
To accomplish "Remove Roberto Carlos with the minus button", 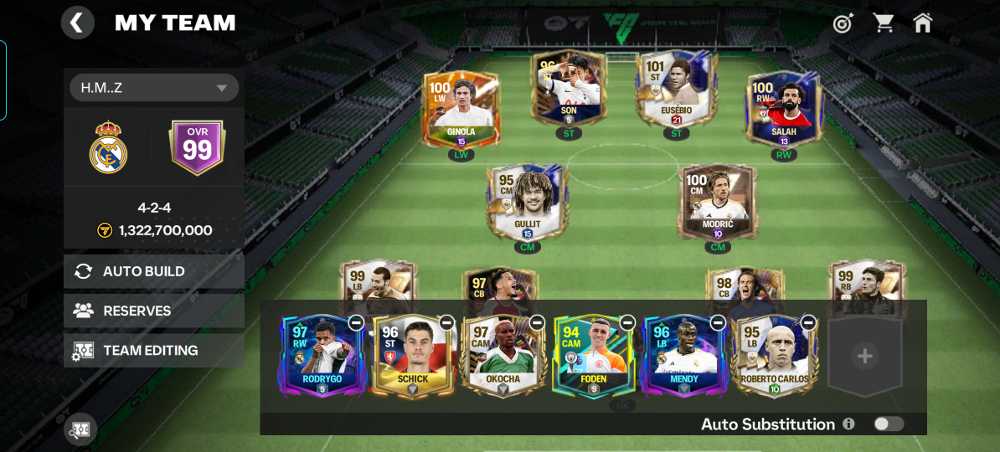I will coord(808,323).
